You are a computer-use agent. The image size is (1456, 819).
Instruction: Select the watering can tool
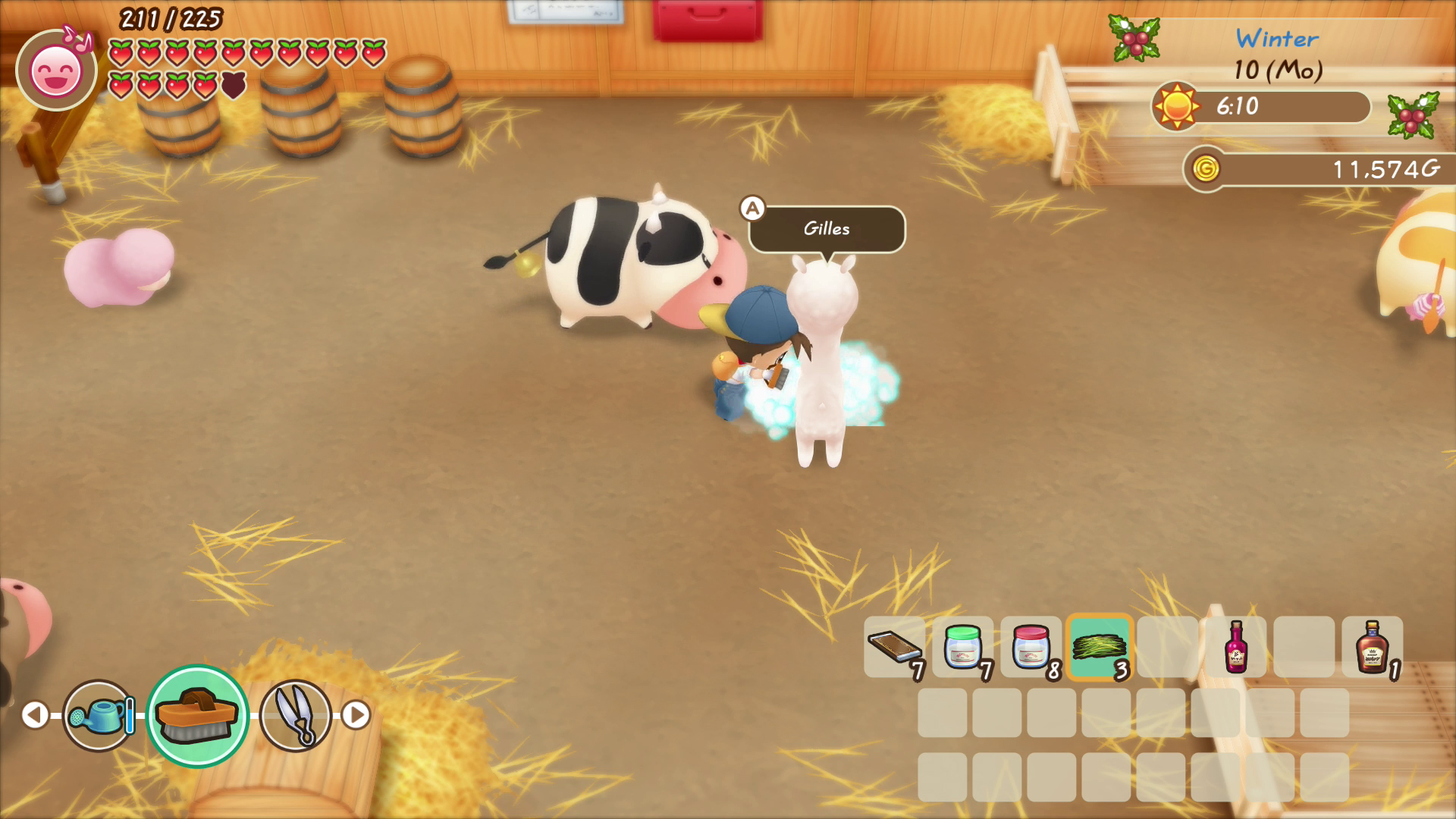(x=99, y=715)
